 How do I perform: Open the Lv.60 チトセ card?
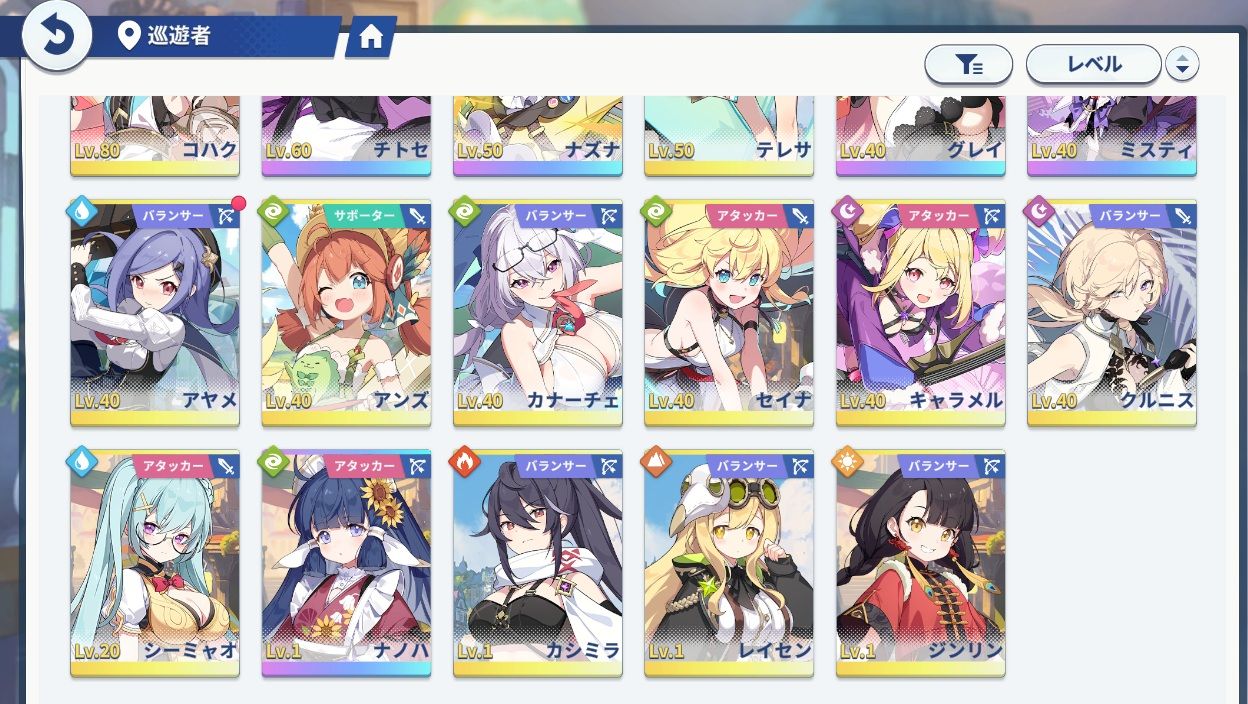(x=346, y=135)
